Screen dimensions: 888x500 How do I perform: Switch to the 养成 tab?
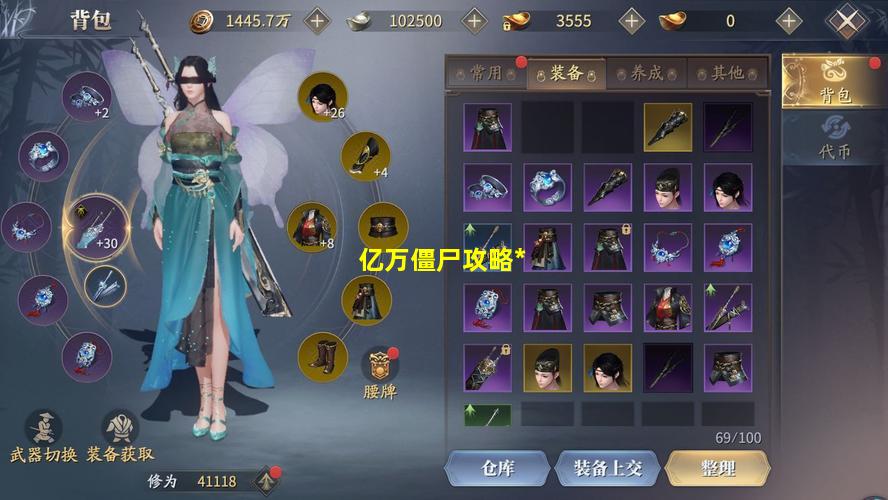pyautogui.click(x=647, y=73)
